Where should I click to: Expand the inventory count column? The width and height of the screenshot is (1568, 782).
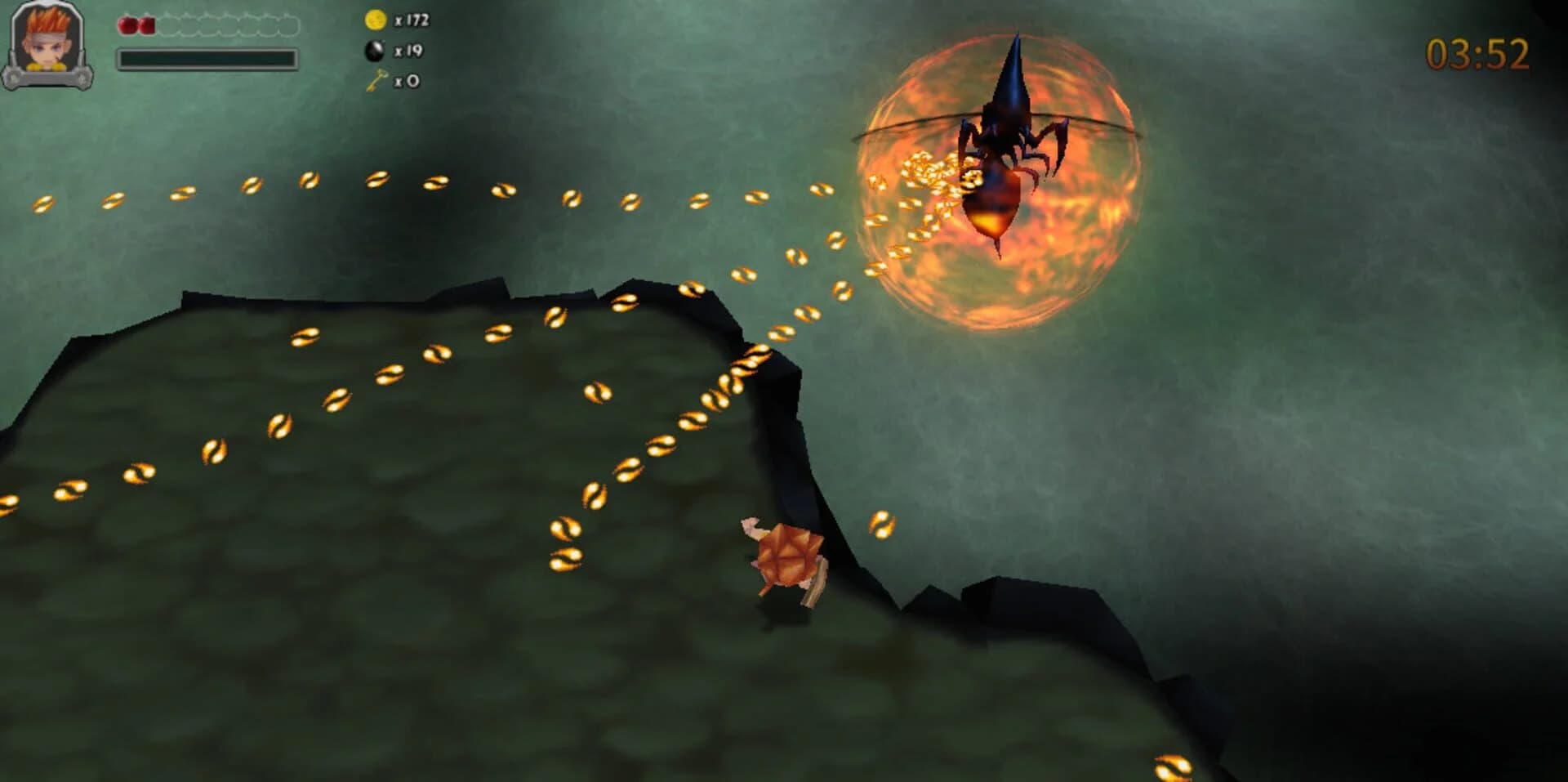point(390,51)
